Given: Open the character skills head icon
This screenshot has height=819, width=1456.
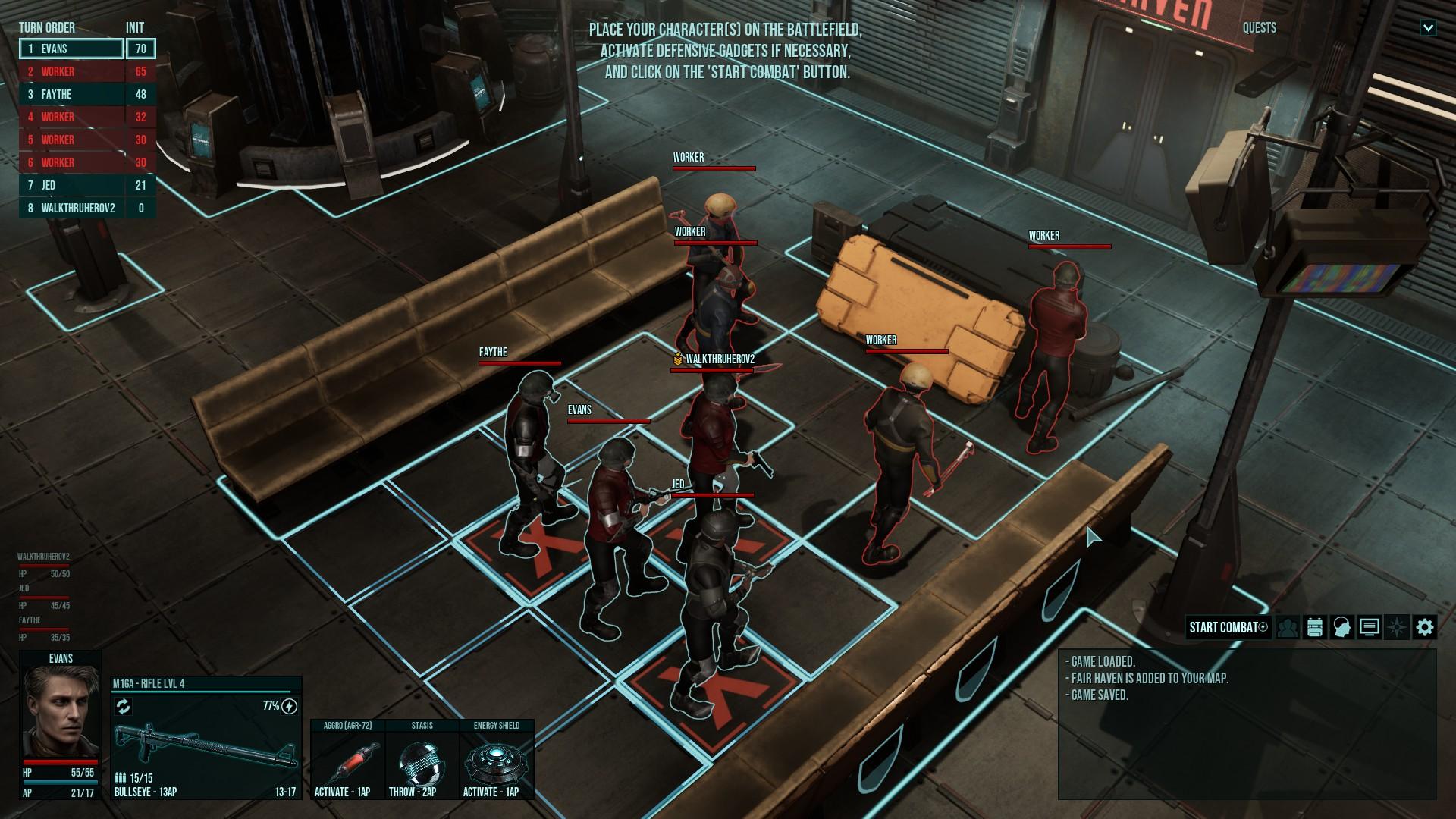Looking at the screenshot, I should click(x=1341, y=627).
